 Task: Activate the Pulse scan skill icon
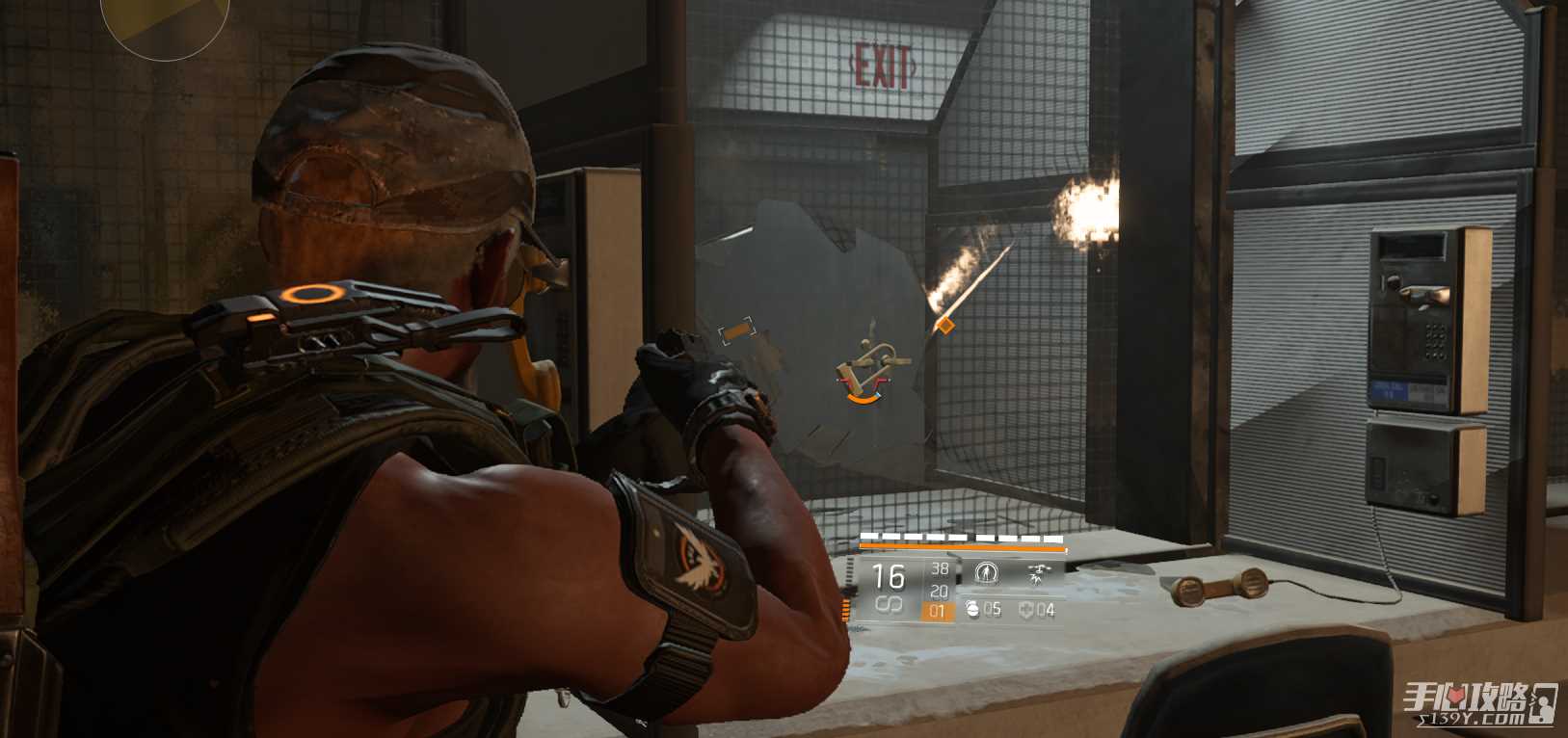pyautogui.click(x=985, y=574)
